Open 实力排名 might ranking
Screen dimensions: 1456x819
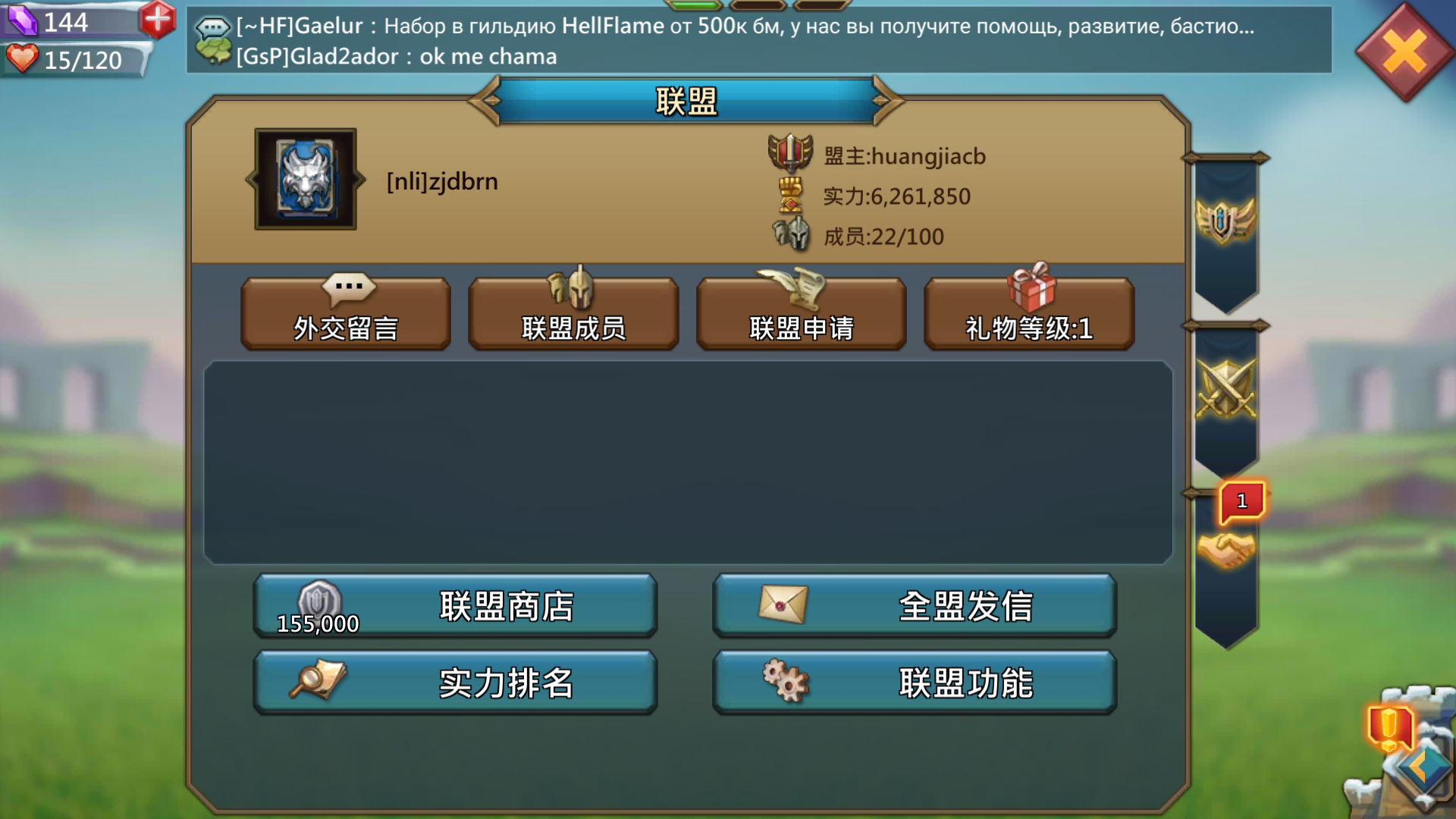click(453, 682)
